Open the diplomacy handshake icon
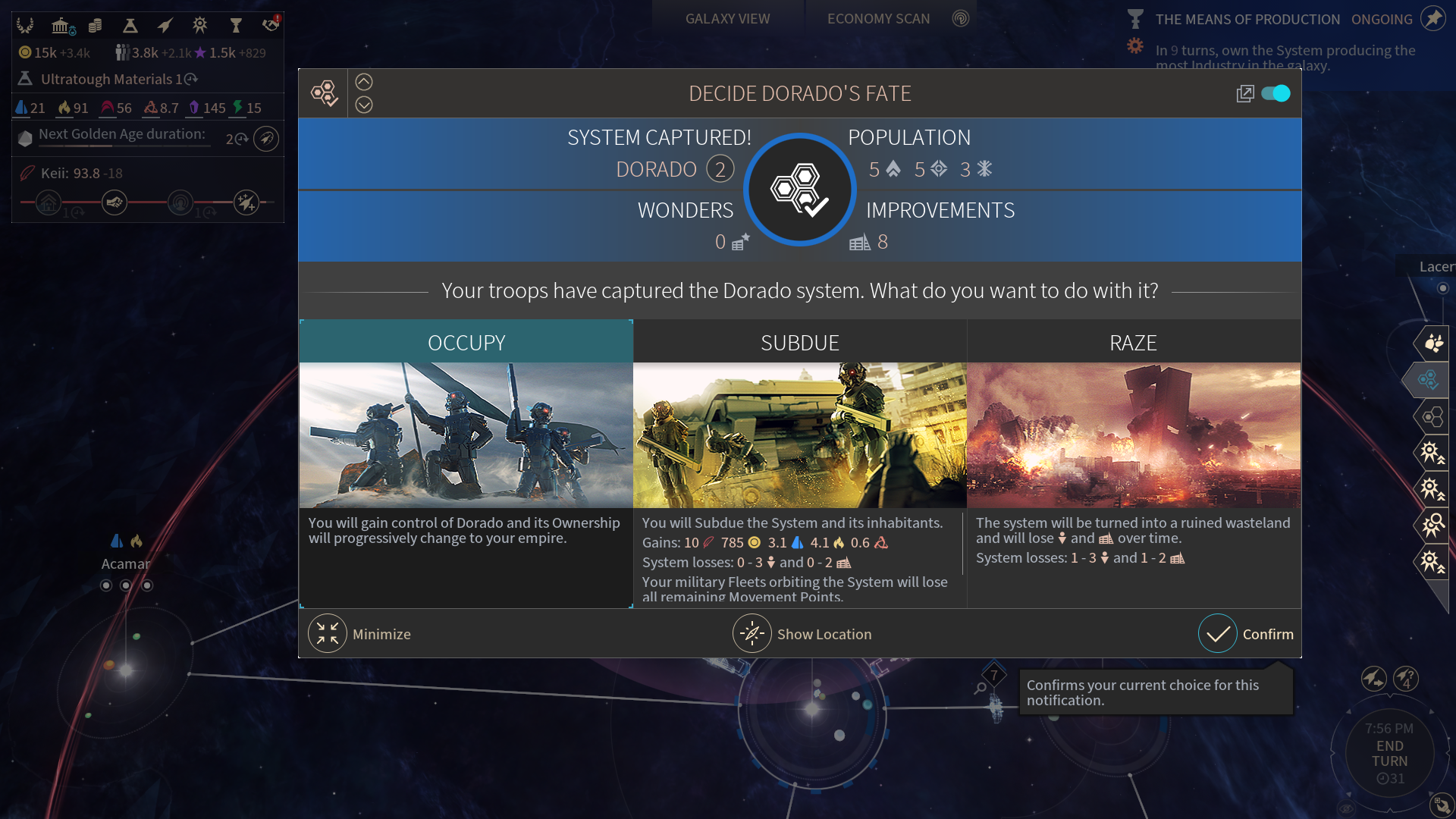The height and width of the screenshot is (819, 1456). [270, 26]
